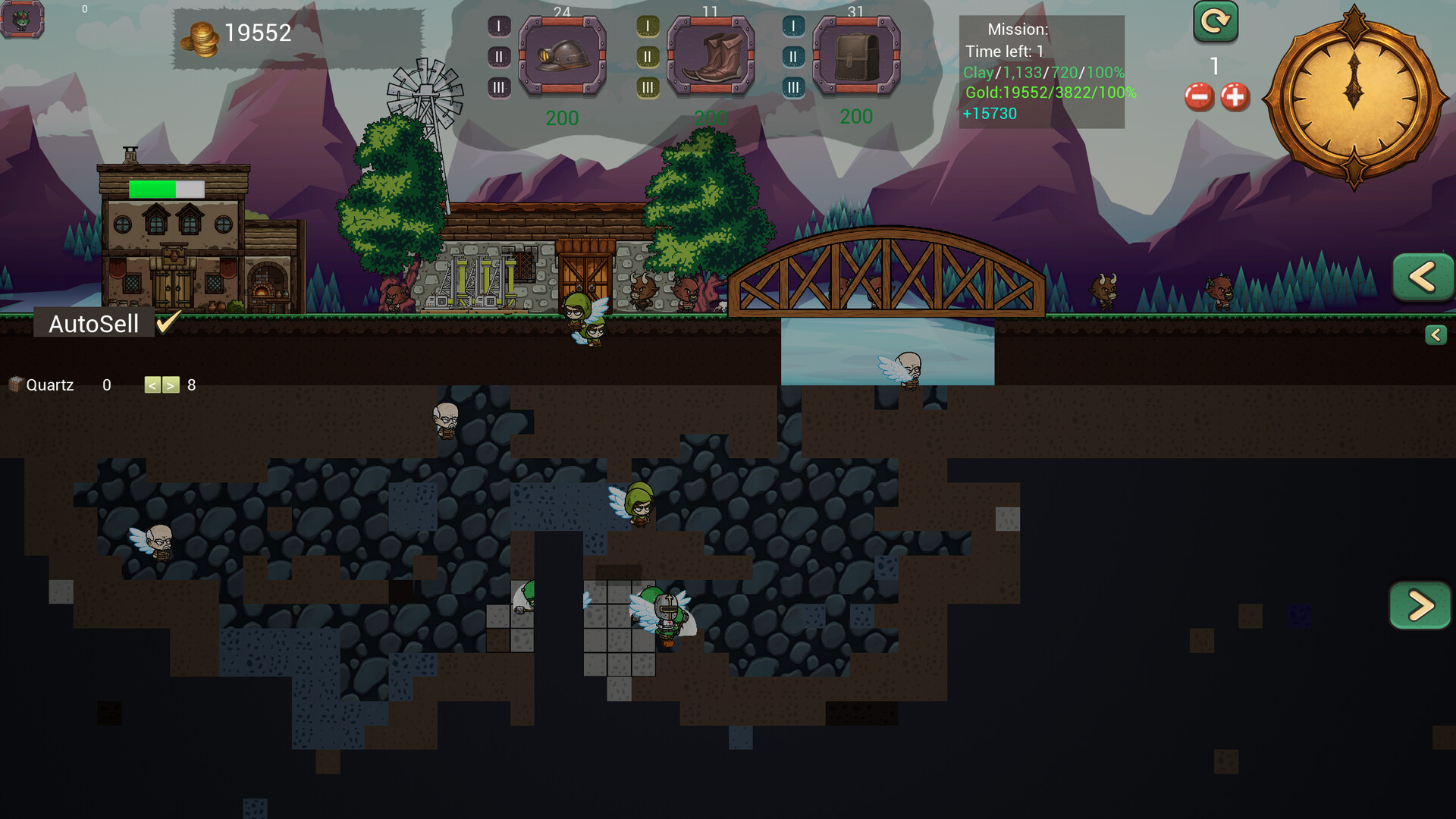Click the golden clock dial
The width and height of the screenshot is (1456, 819).
point(1354,96)
